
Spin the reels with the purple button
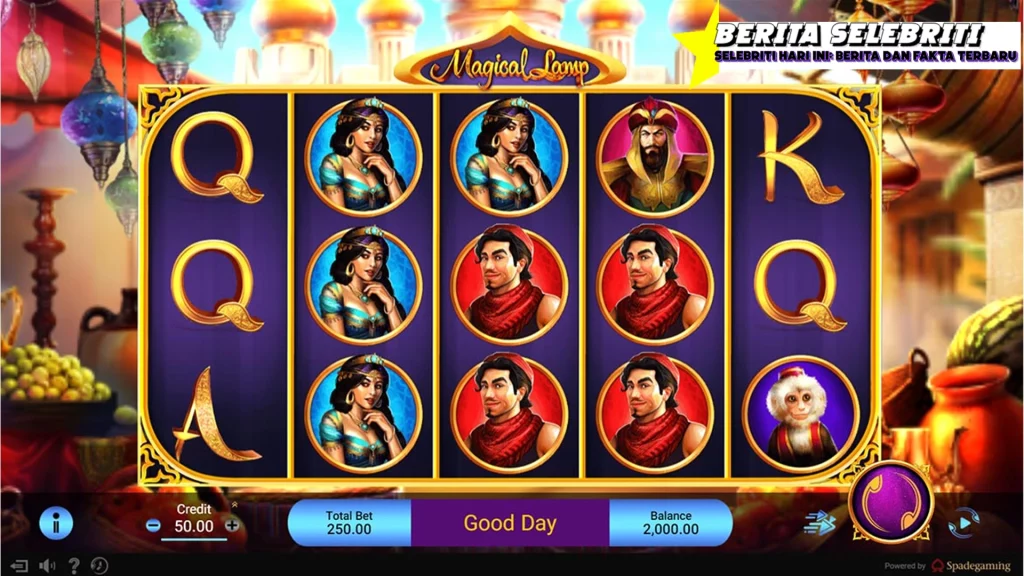coord(890,502)
